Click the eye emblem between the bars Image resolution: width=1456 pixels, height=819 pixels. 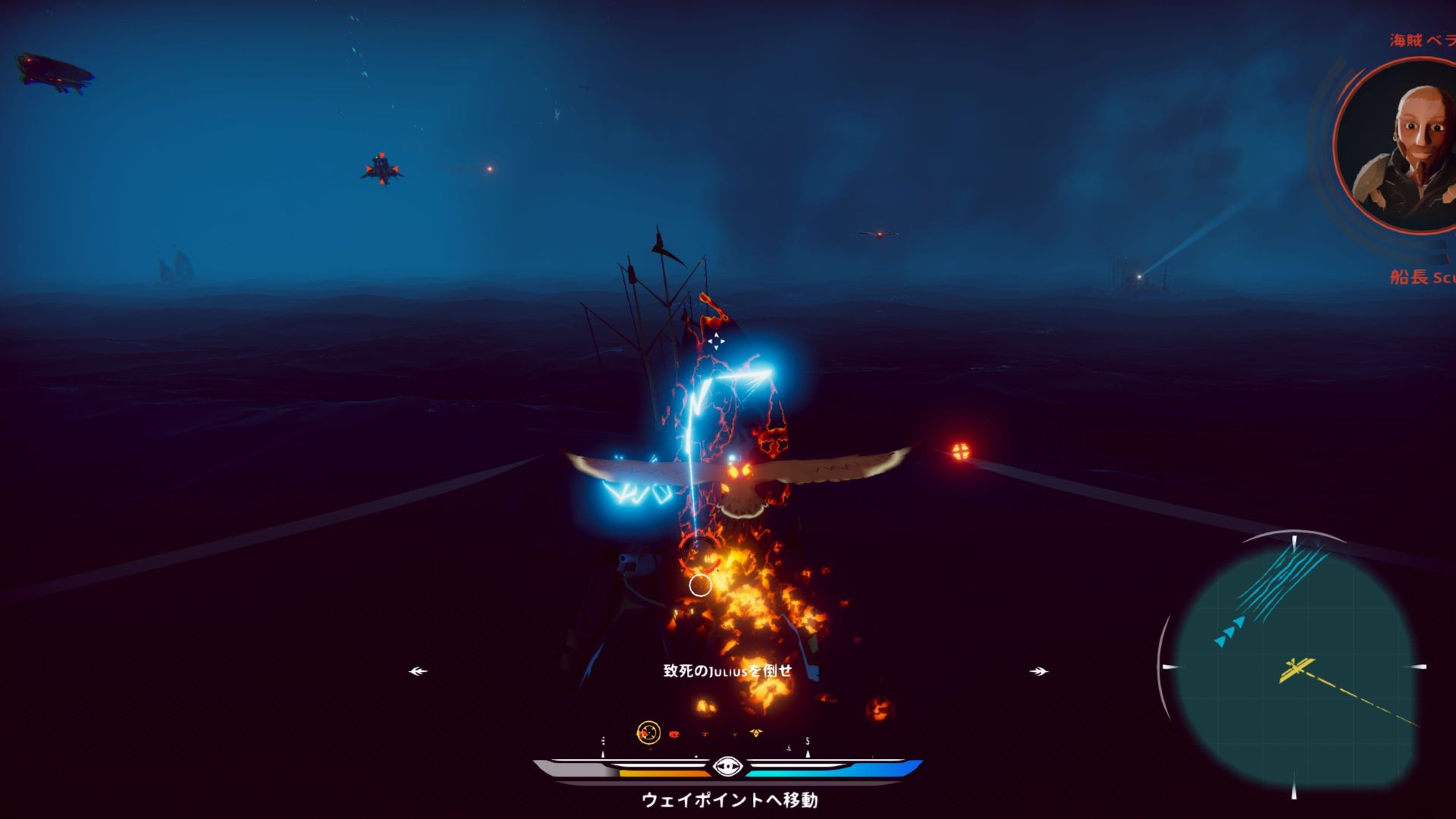click(x=727, y=767)
